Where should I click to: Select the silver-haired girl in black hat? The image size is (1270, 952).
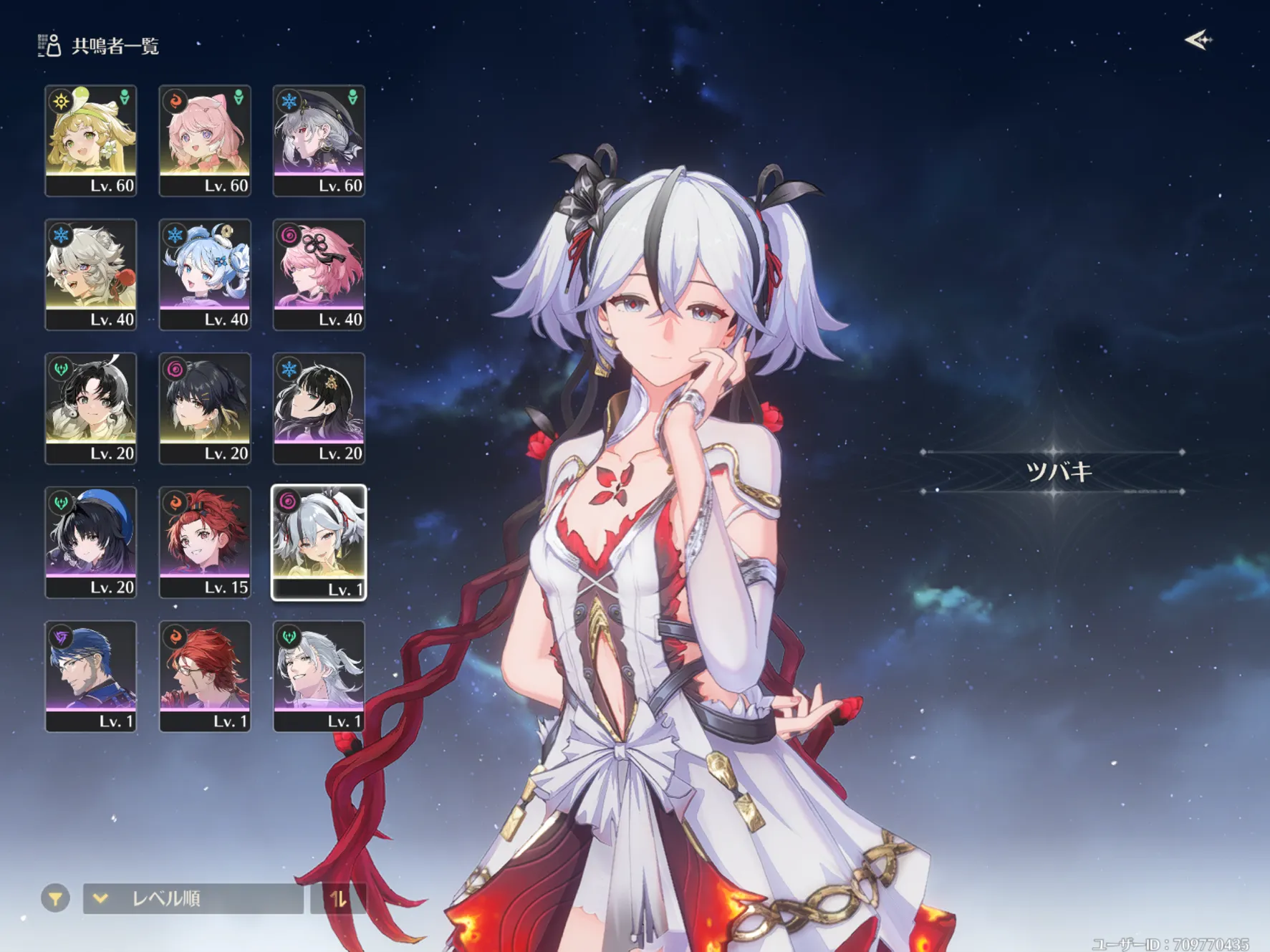click(x=319, y=140)
